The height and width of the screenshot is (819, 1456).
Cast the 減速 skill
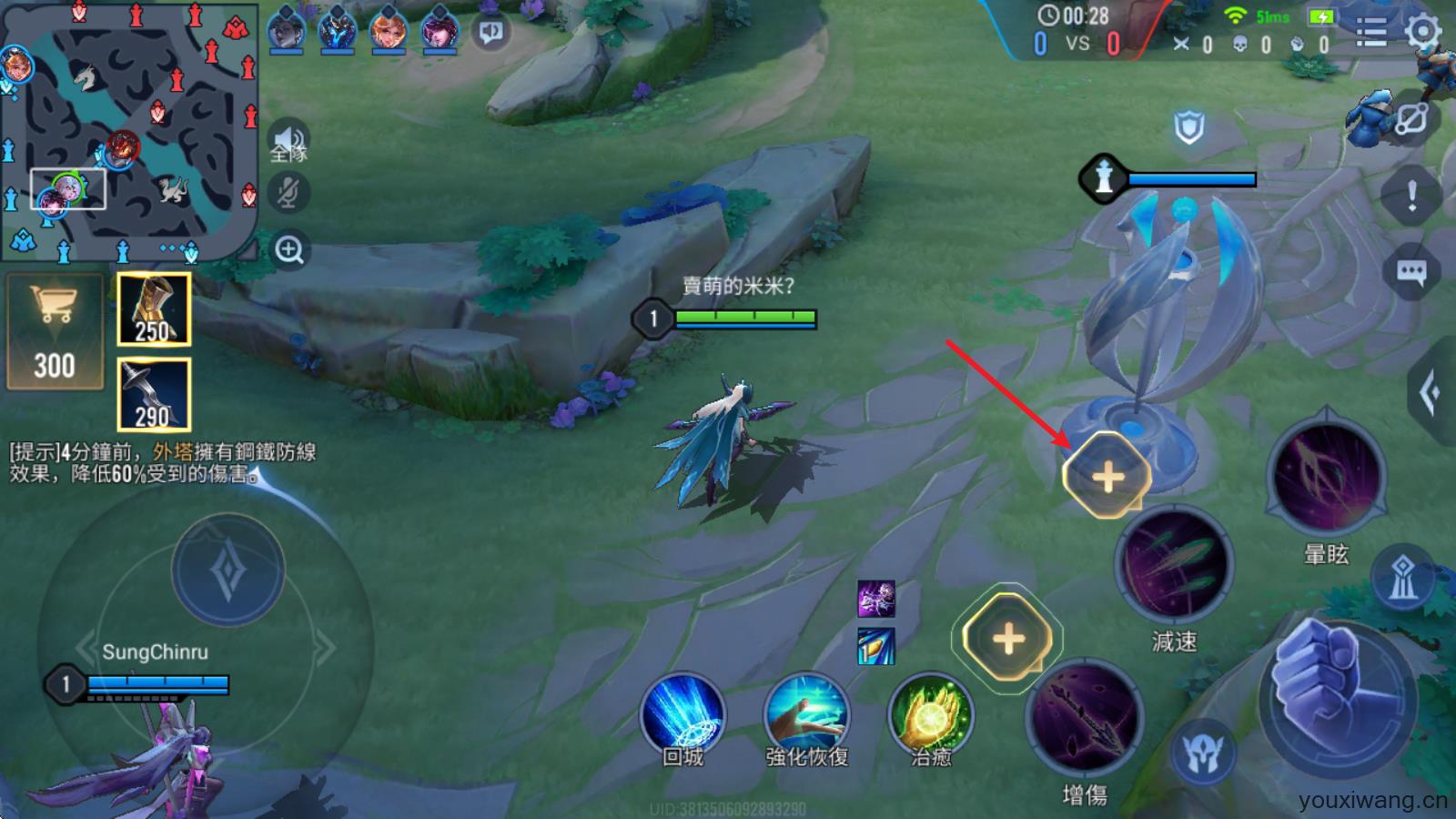click(x=1174, y=566)
